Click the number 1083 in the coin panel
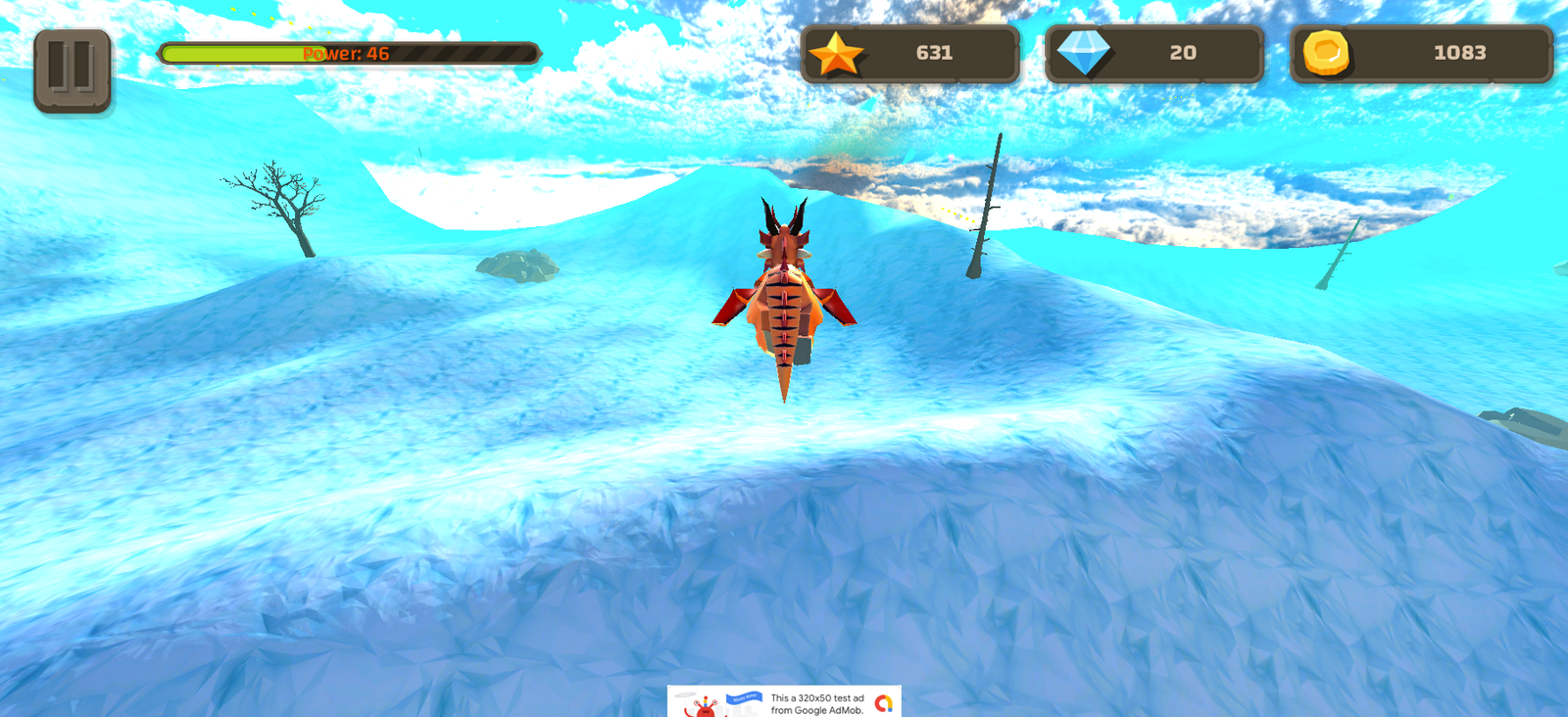This screenshot has width=1568, height=717. click(x=1459, y=54)
